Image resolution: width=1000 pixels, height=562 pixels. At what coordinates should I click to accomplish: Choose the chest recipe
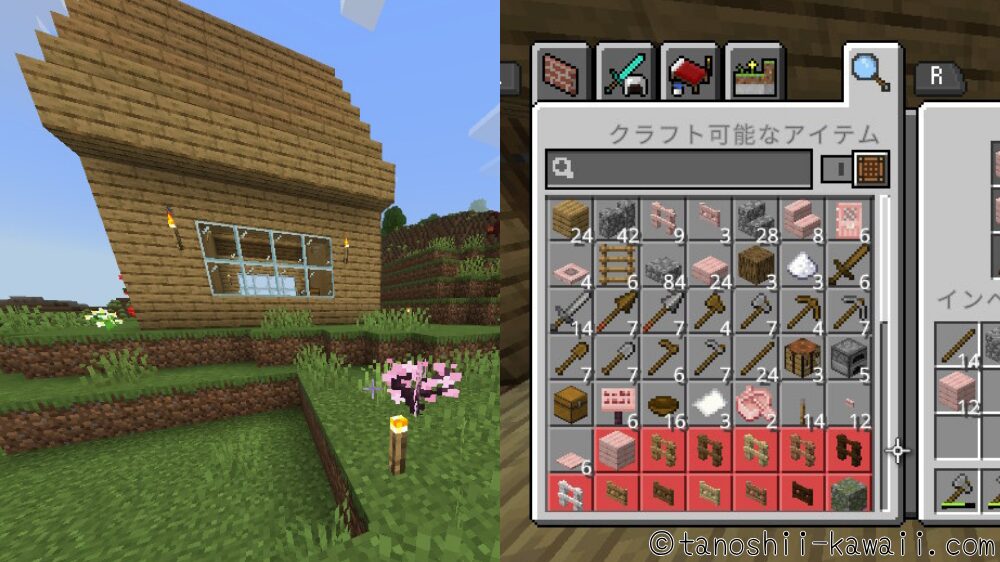[568, 403]
